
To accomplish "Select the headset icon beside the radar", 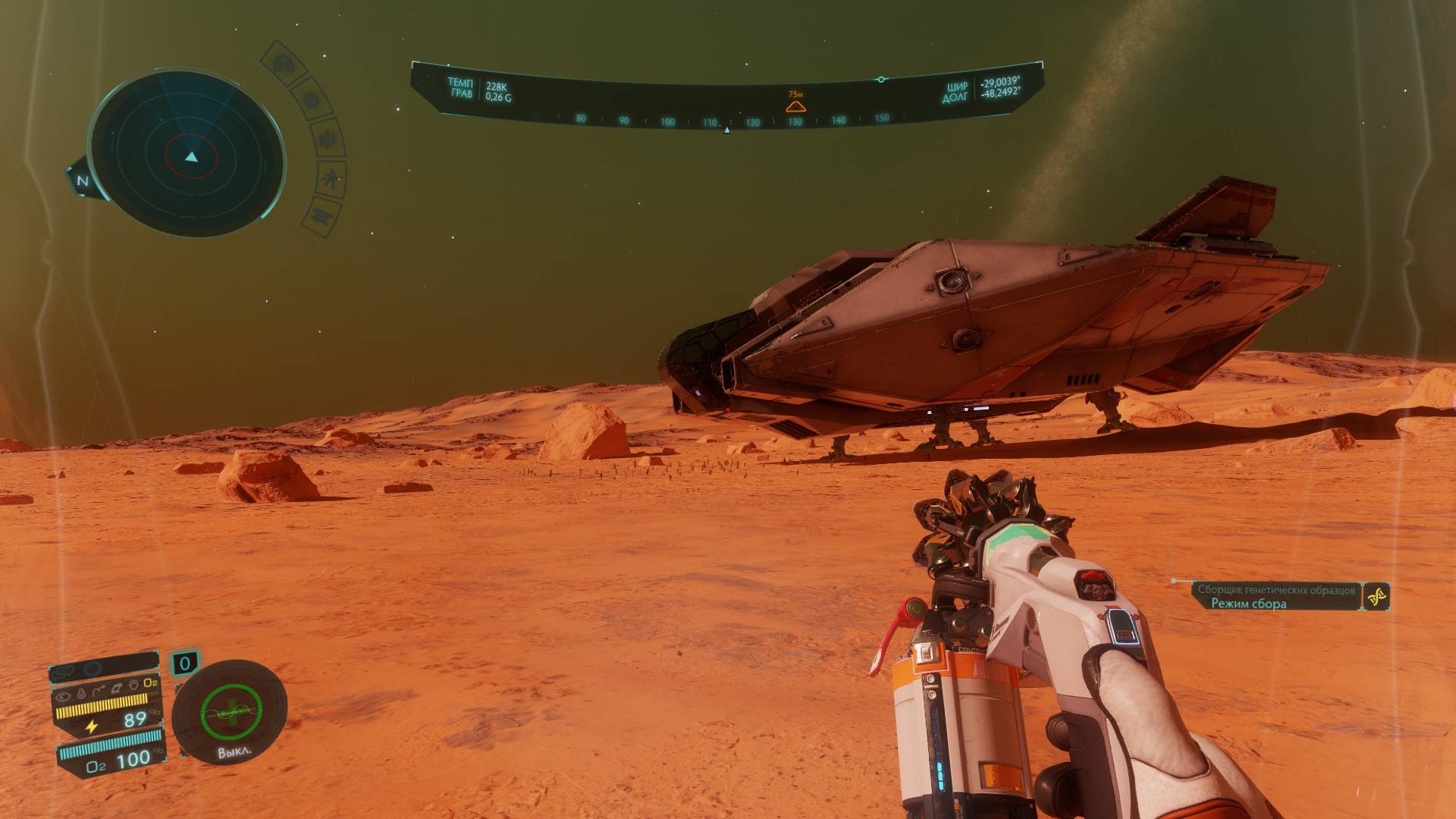I will tap(284, 64).
